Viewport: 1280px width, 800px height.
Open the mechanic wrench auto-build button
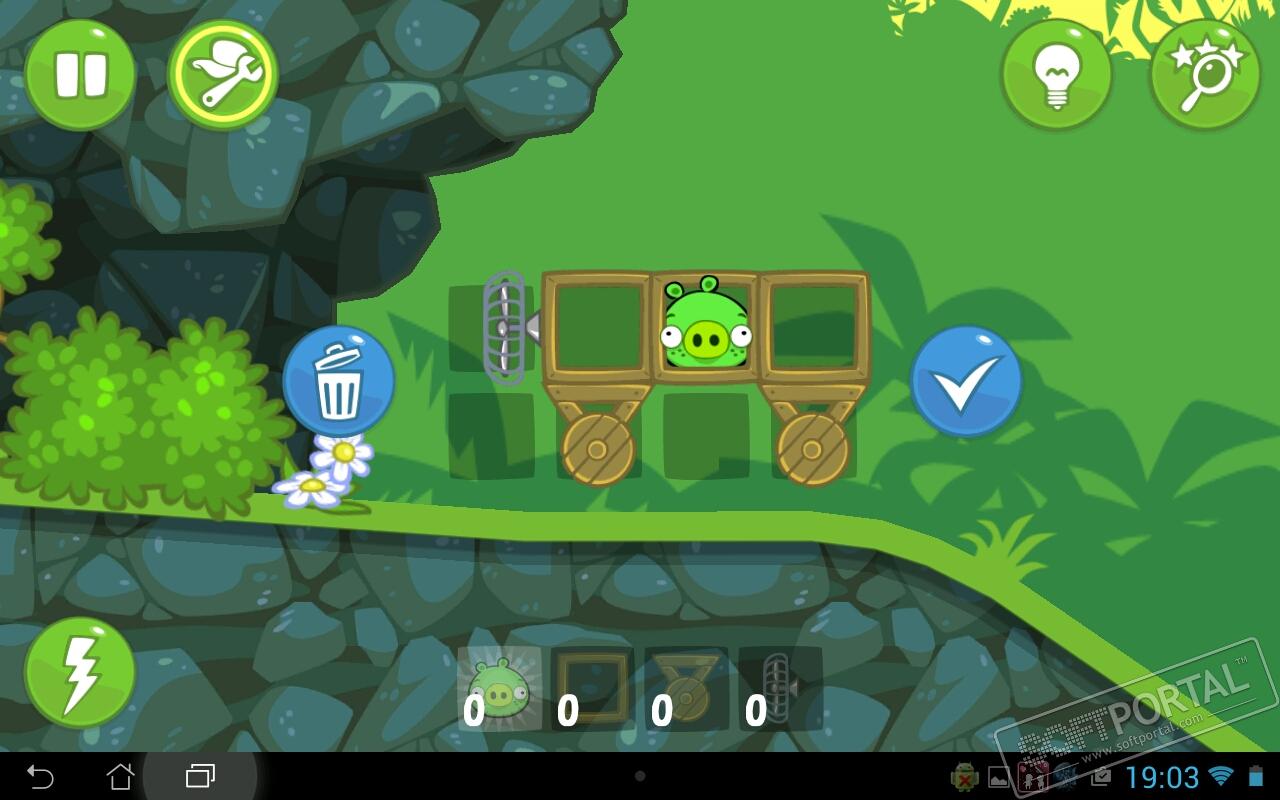pyautogui.click(x=222, y=75)
